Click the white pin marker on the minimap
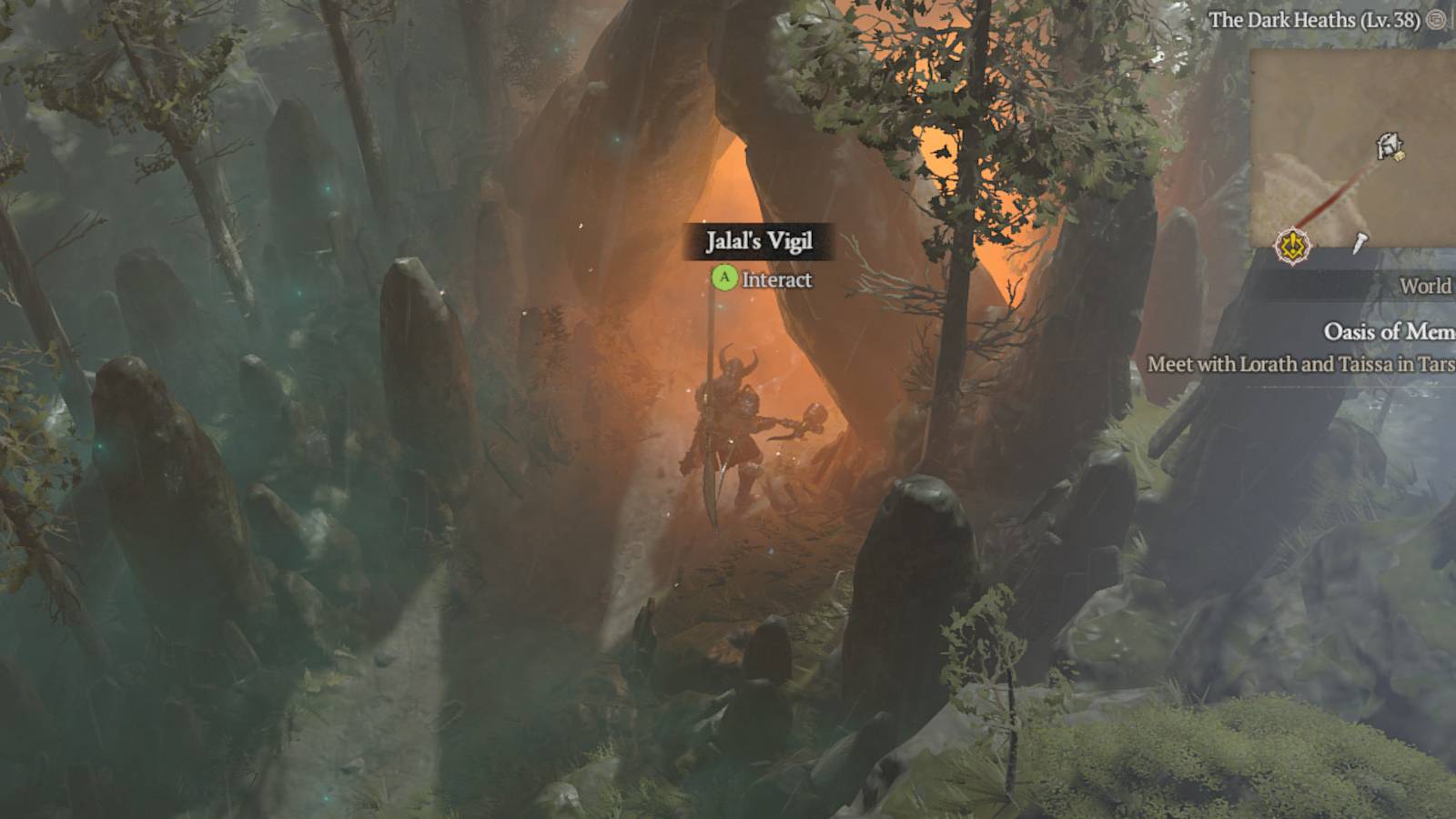 pyautogui.click(x=1359, y=242)
